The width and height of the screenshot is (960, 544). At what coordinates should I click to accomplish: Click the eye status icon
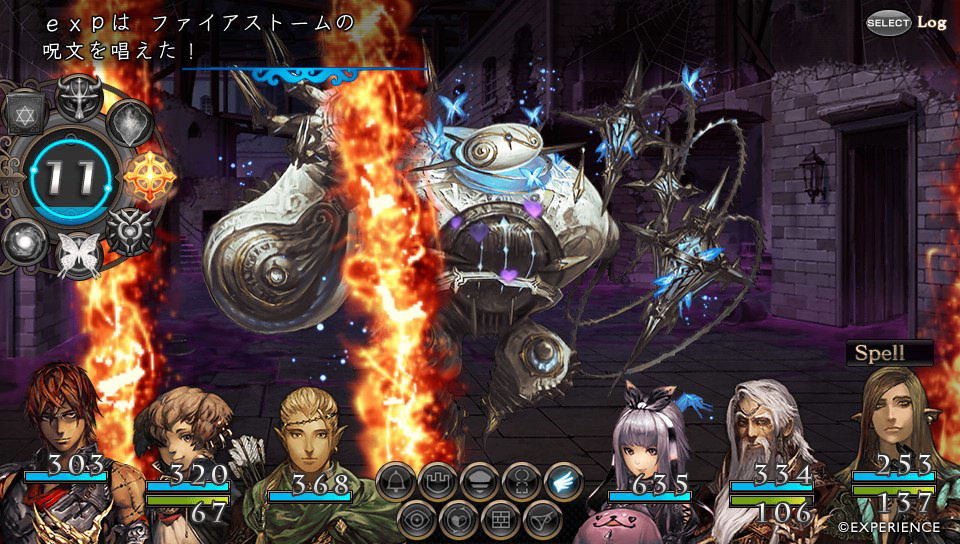[x=417, y=519]
